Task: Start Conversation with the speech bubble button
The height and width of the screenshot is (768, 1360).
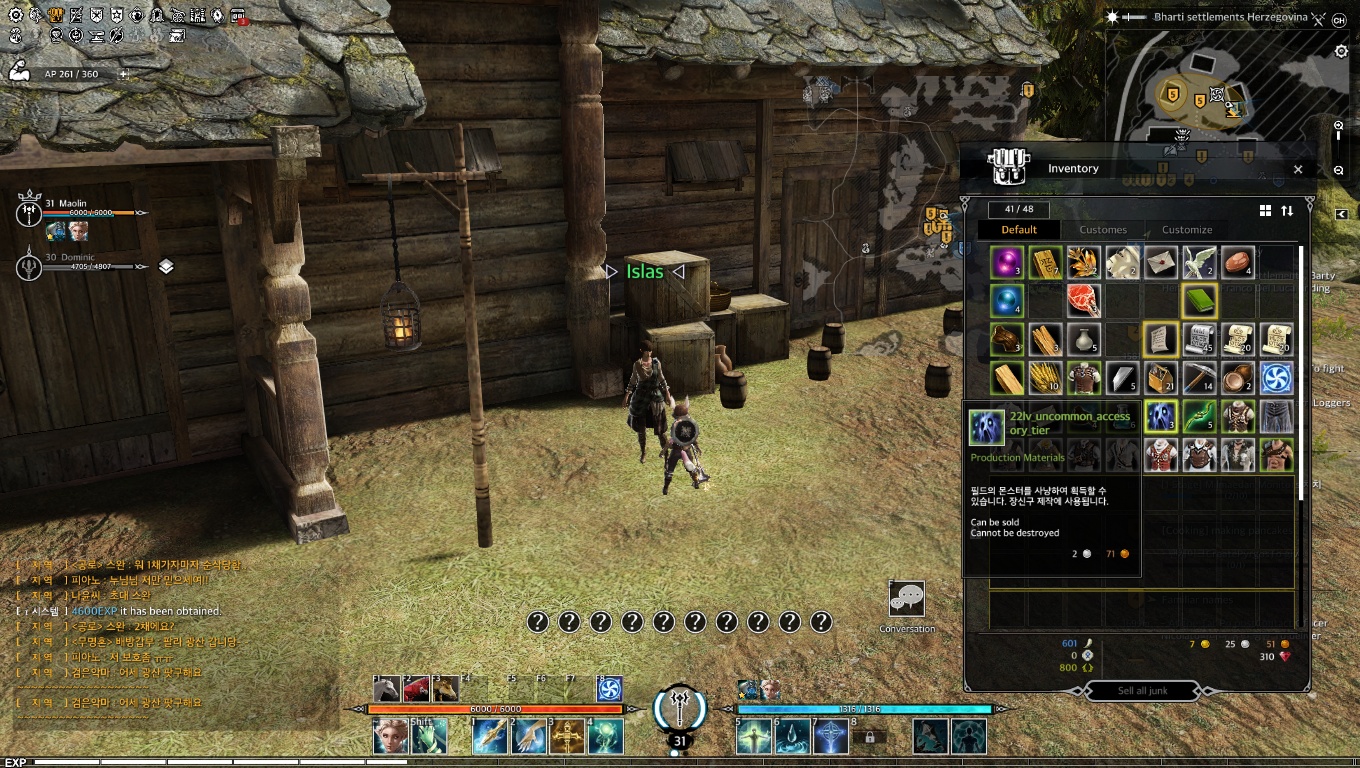Action: (x=907, y=599)
